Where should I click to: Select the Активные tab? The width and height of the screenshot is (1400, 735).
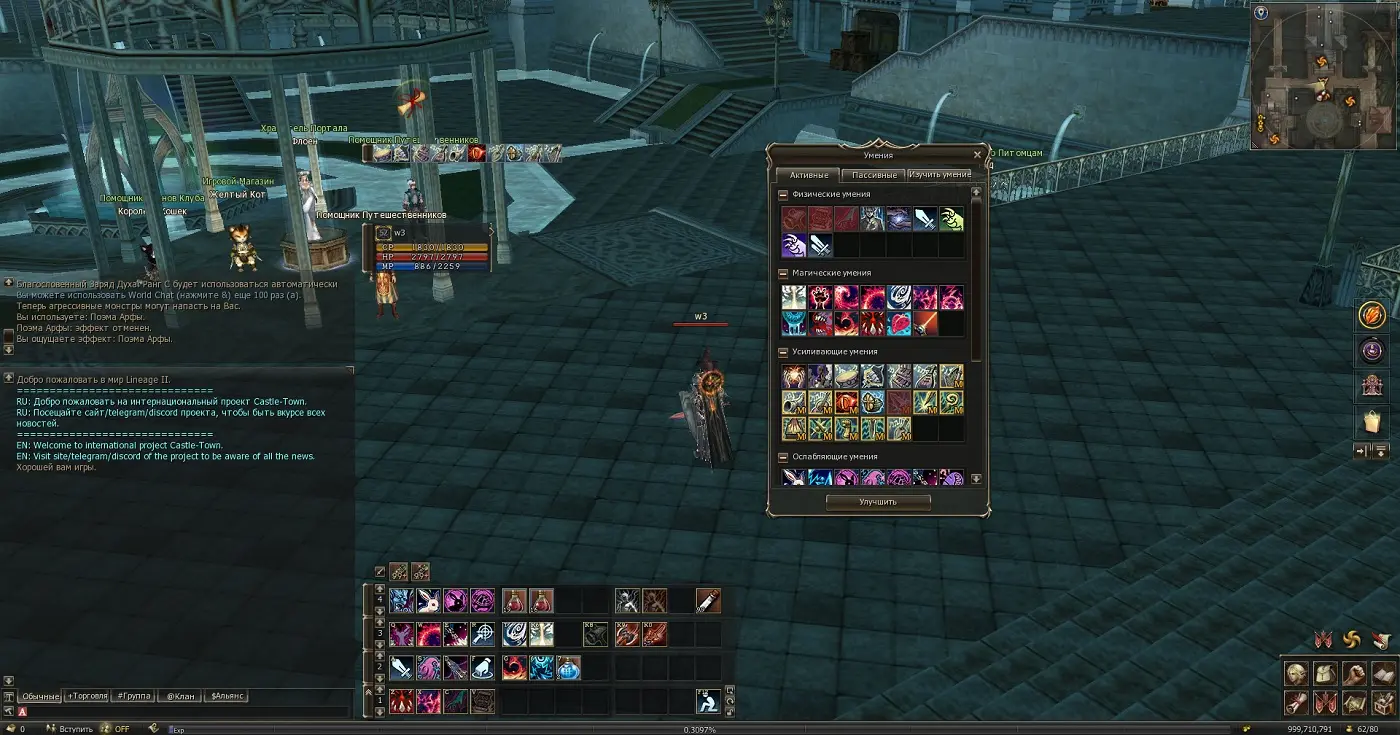click(810, 175)
